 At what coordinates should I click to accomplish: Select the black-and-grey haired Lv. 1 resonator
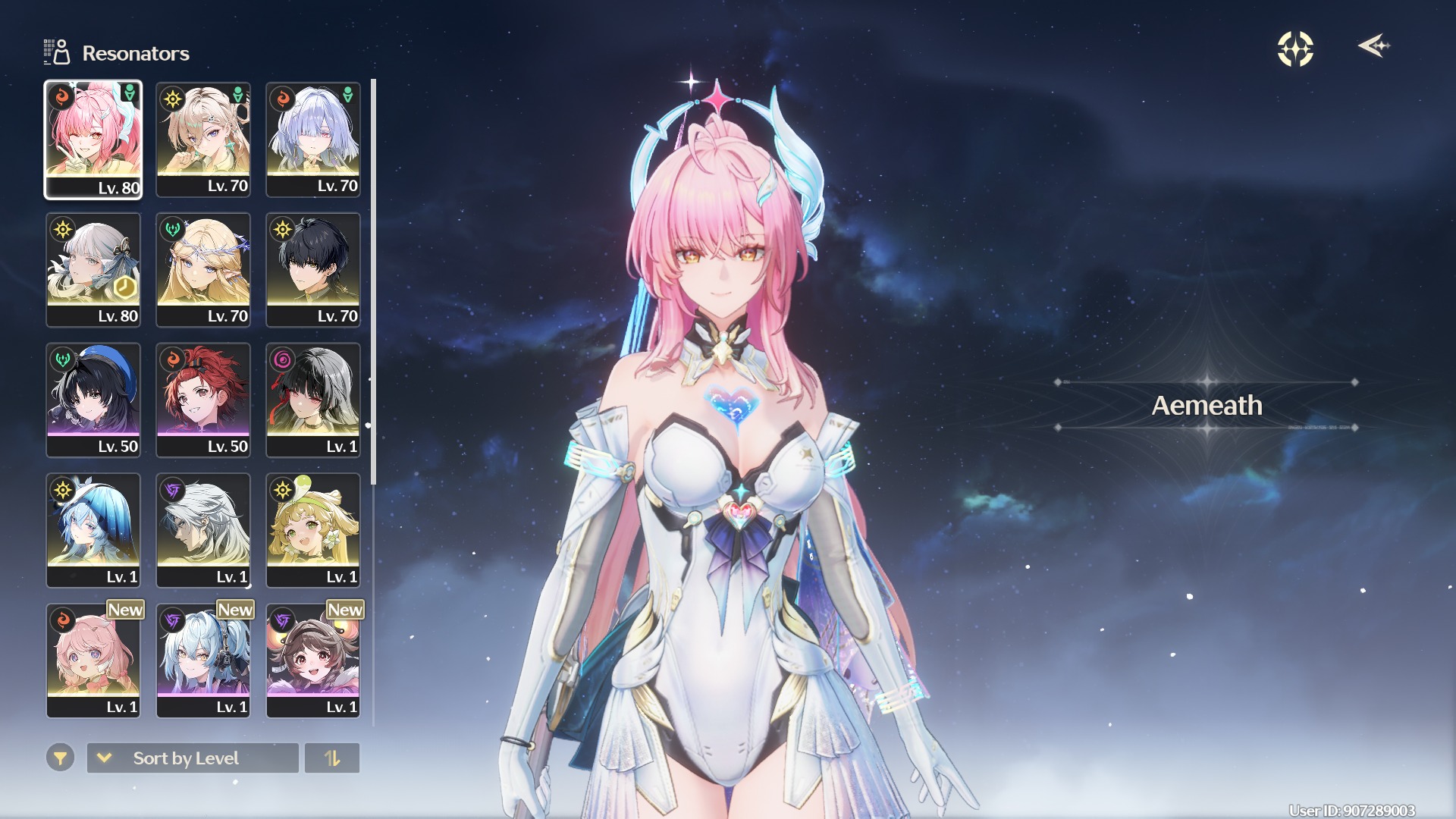(312, 400)
